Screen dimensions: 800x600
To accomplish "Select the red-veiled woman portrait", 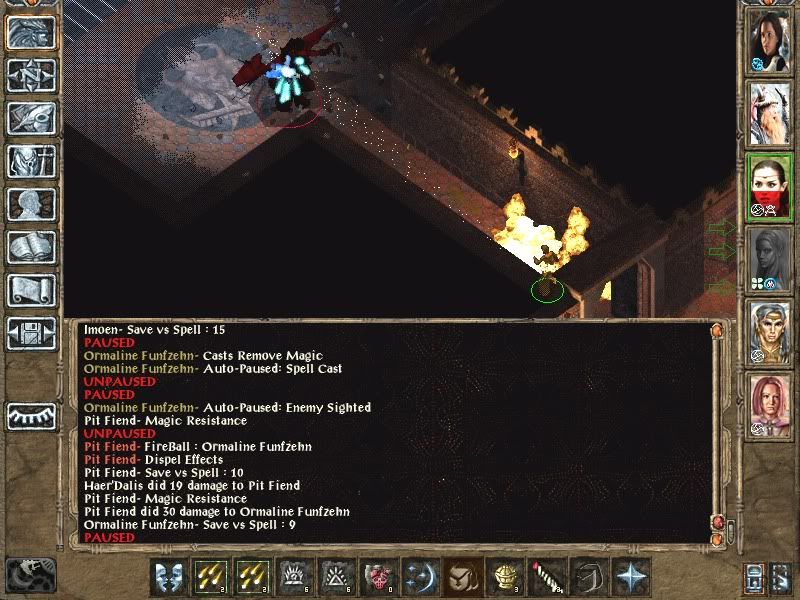I will pos(770,186).
